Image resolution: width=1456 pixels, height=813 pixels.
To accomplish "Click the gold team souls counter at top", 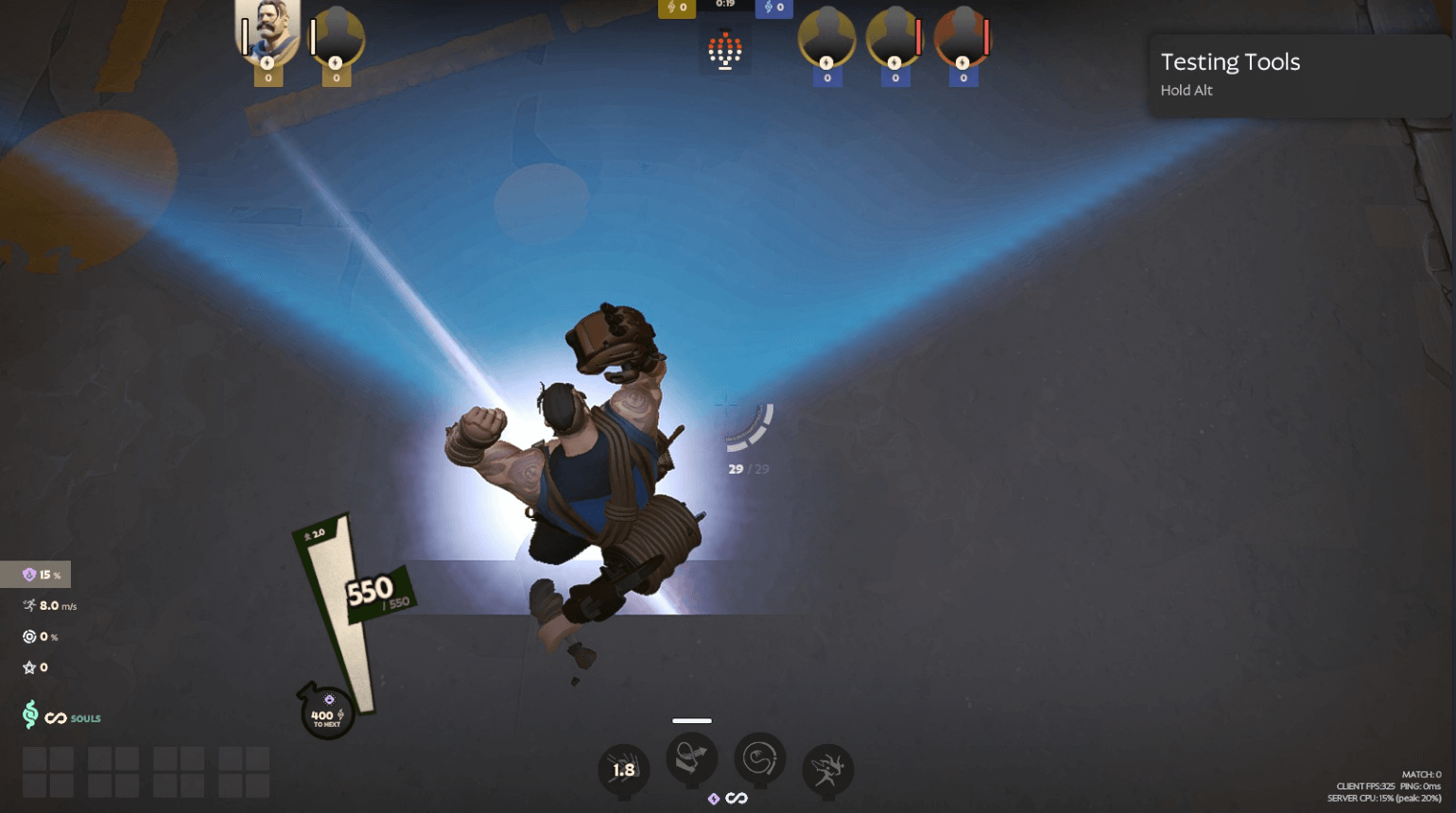I will pyautogui.click(x=677, y=8).
